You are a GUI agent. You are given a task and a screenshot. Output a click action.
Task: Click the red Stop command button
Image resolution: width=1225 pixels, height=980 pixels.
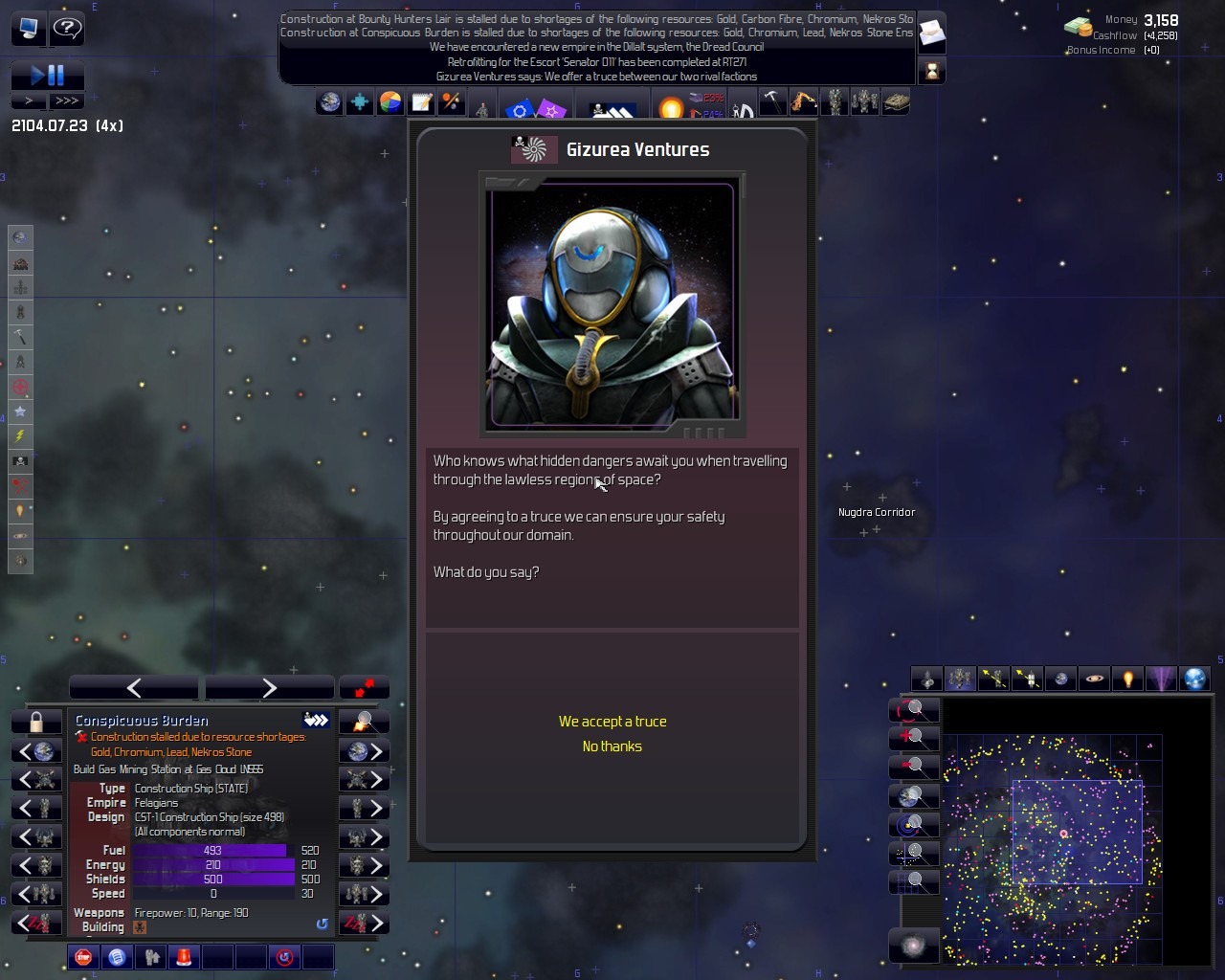click(84, 956)
